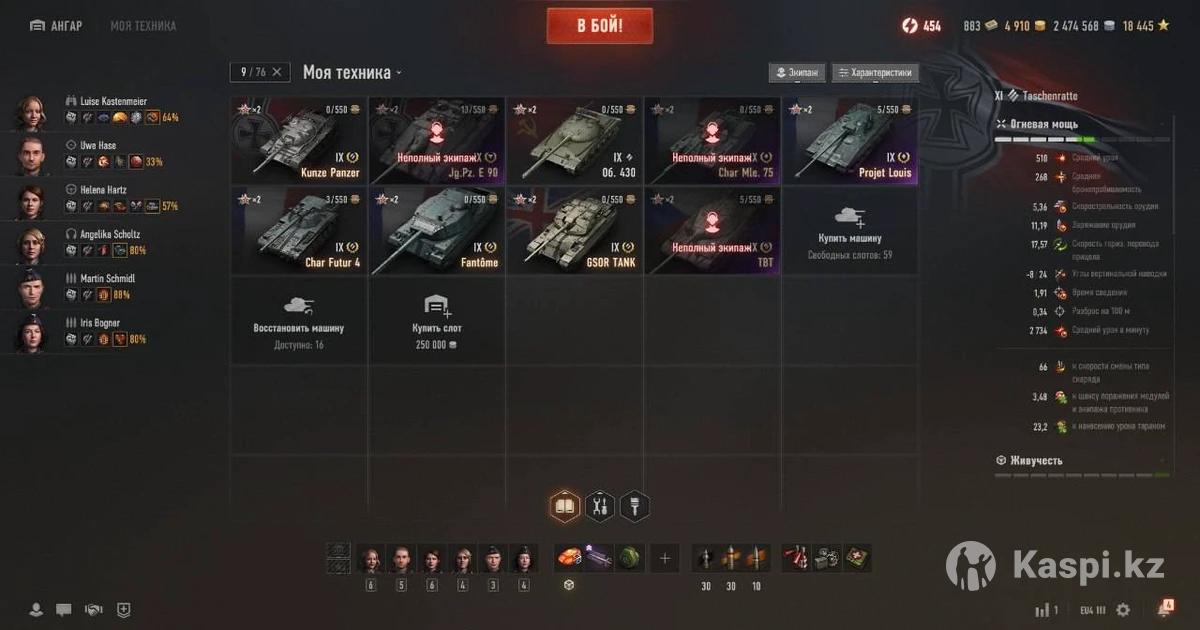Open the wrench and screwdriver equipment tab

click(x=600, y=507)
